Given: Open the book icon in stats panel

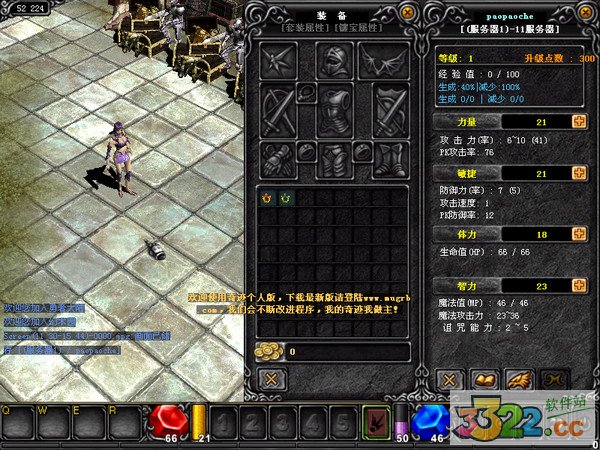Looking at the screenshot, I should [x=484, y=379].
